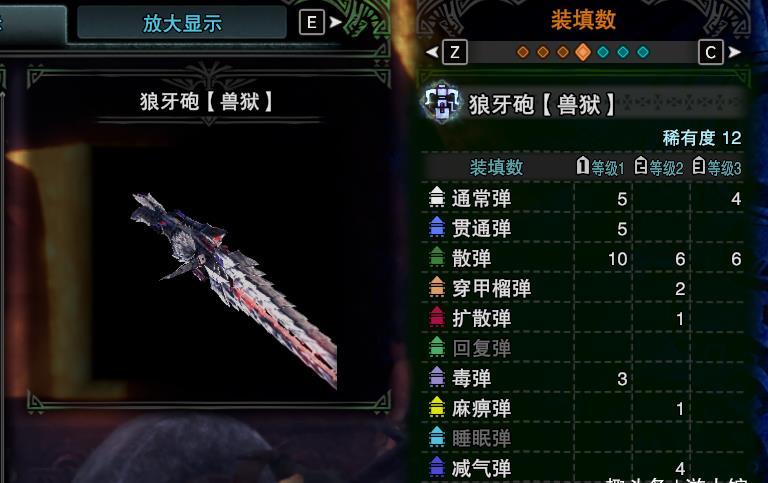Go to next page with right arrow
Viewport: 768px width, 483px height.
coord(735,52)
